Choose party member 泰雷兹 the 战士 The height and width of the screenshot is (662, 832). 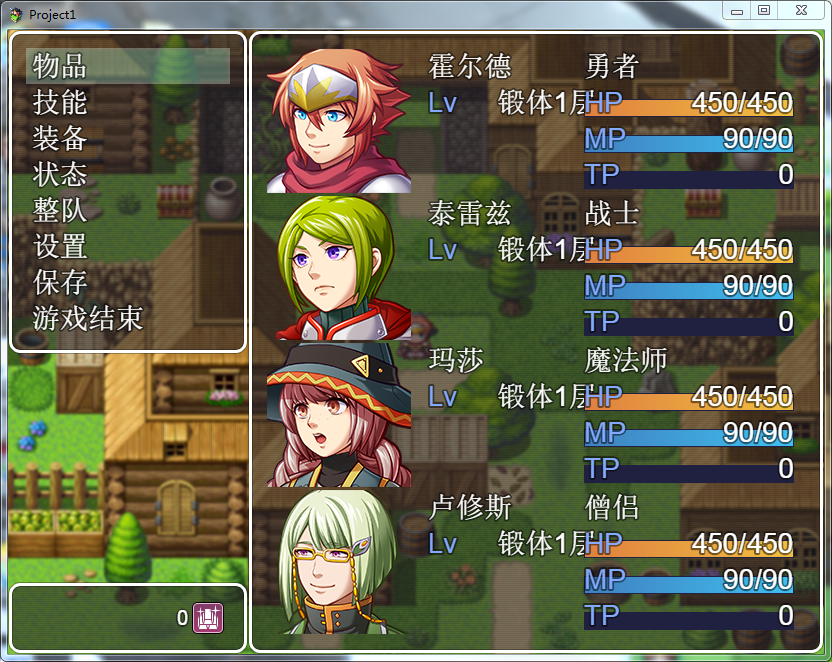pyautogui.click(x=535, y=268)
